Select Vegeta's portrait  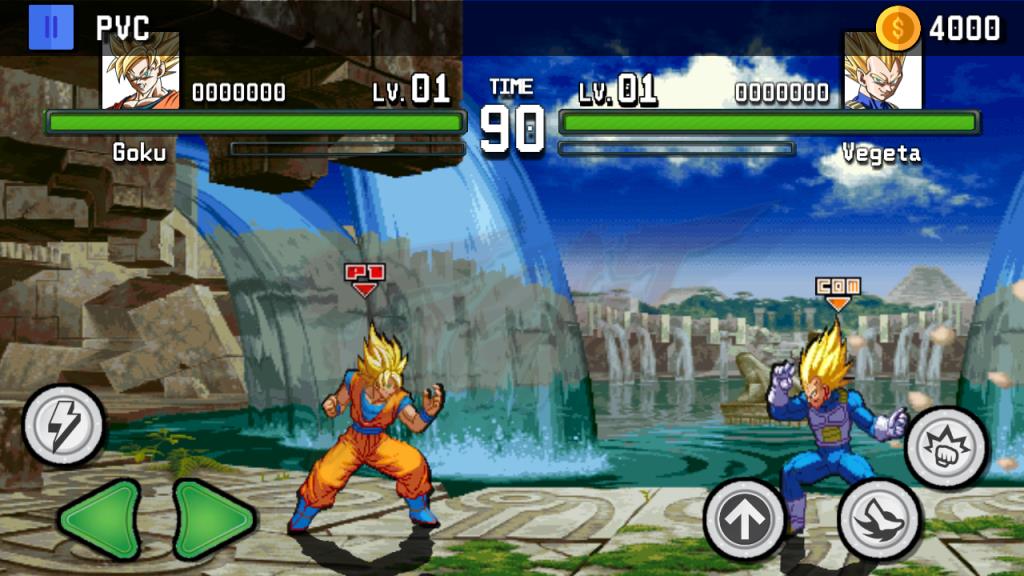click(x=882, y=71)
